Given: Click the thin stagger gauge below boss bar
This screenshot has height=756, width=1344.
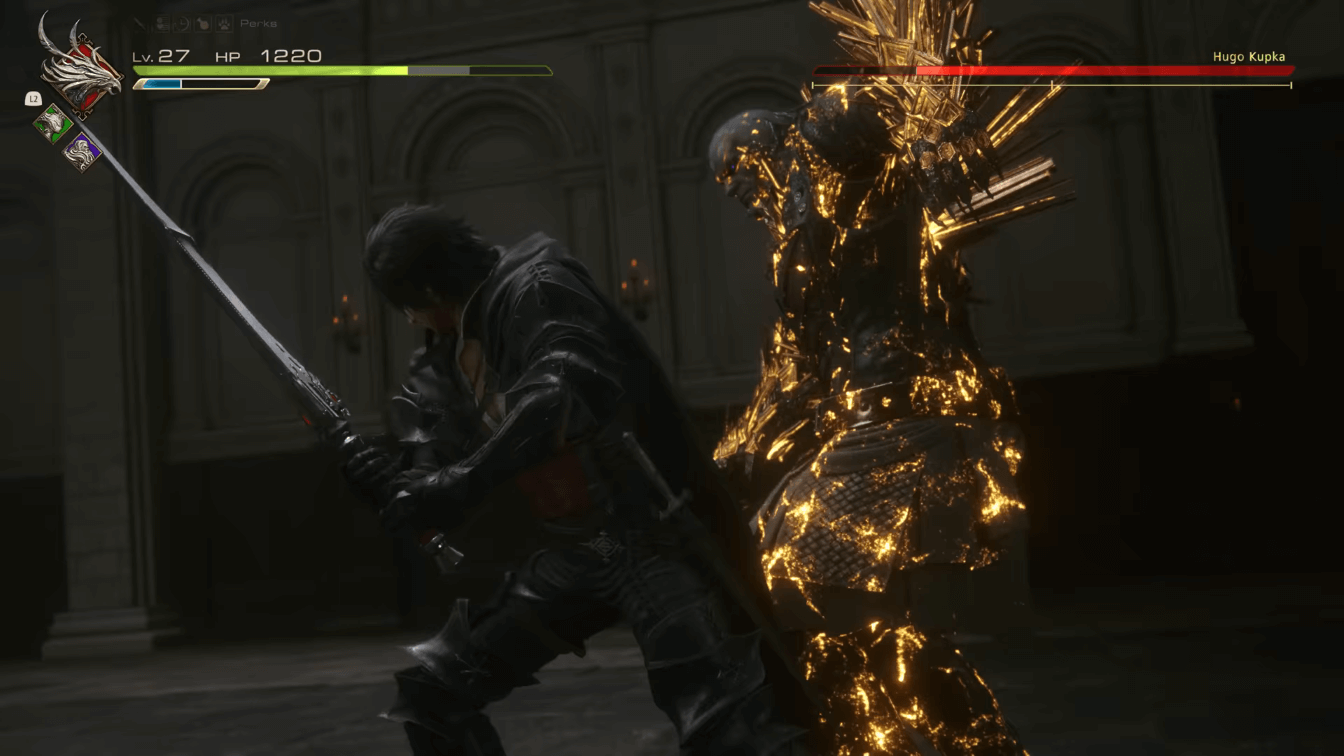Looking at the screenshot, I should click(1055, 86).
